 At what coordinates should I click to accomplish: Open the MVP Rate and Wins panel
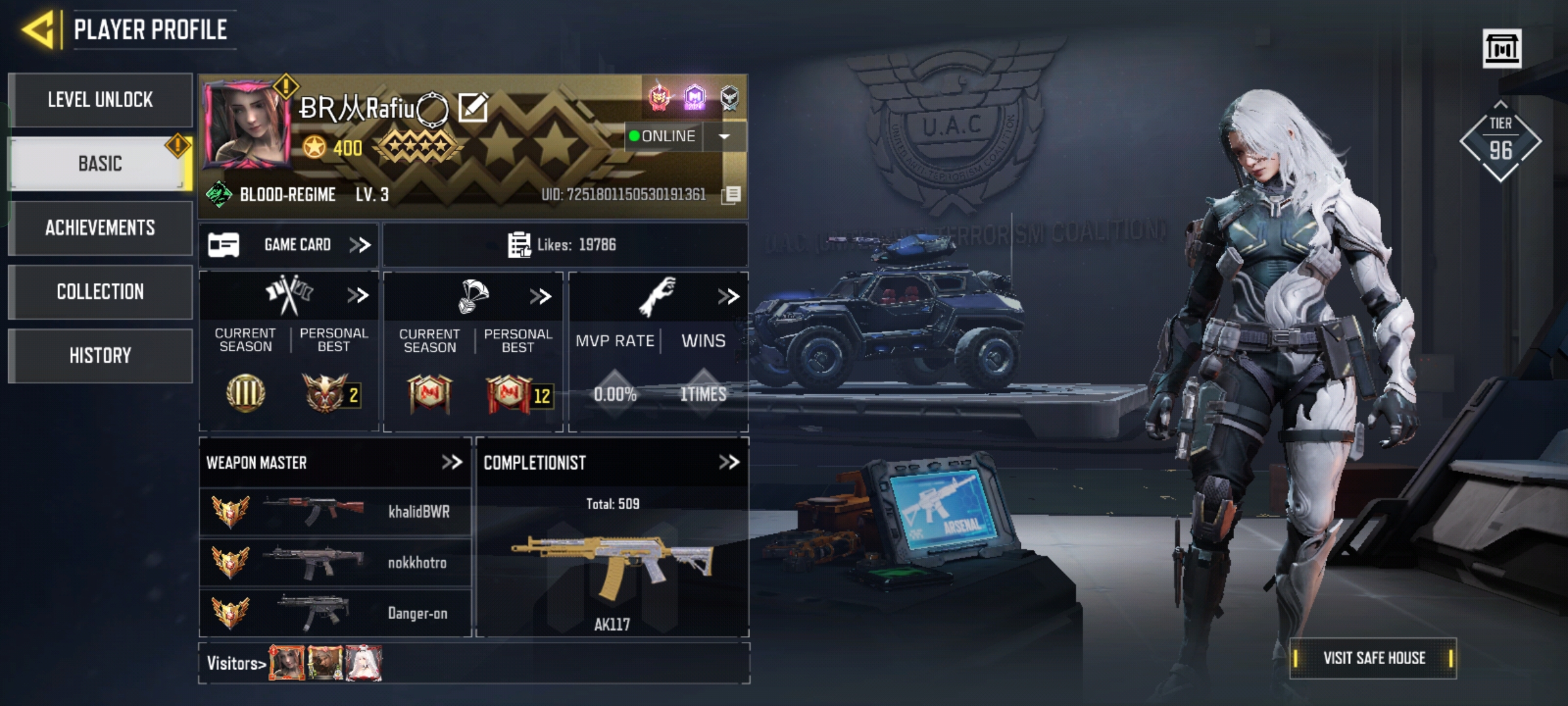coord(728,297)
